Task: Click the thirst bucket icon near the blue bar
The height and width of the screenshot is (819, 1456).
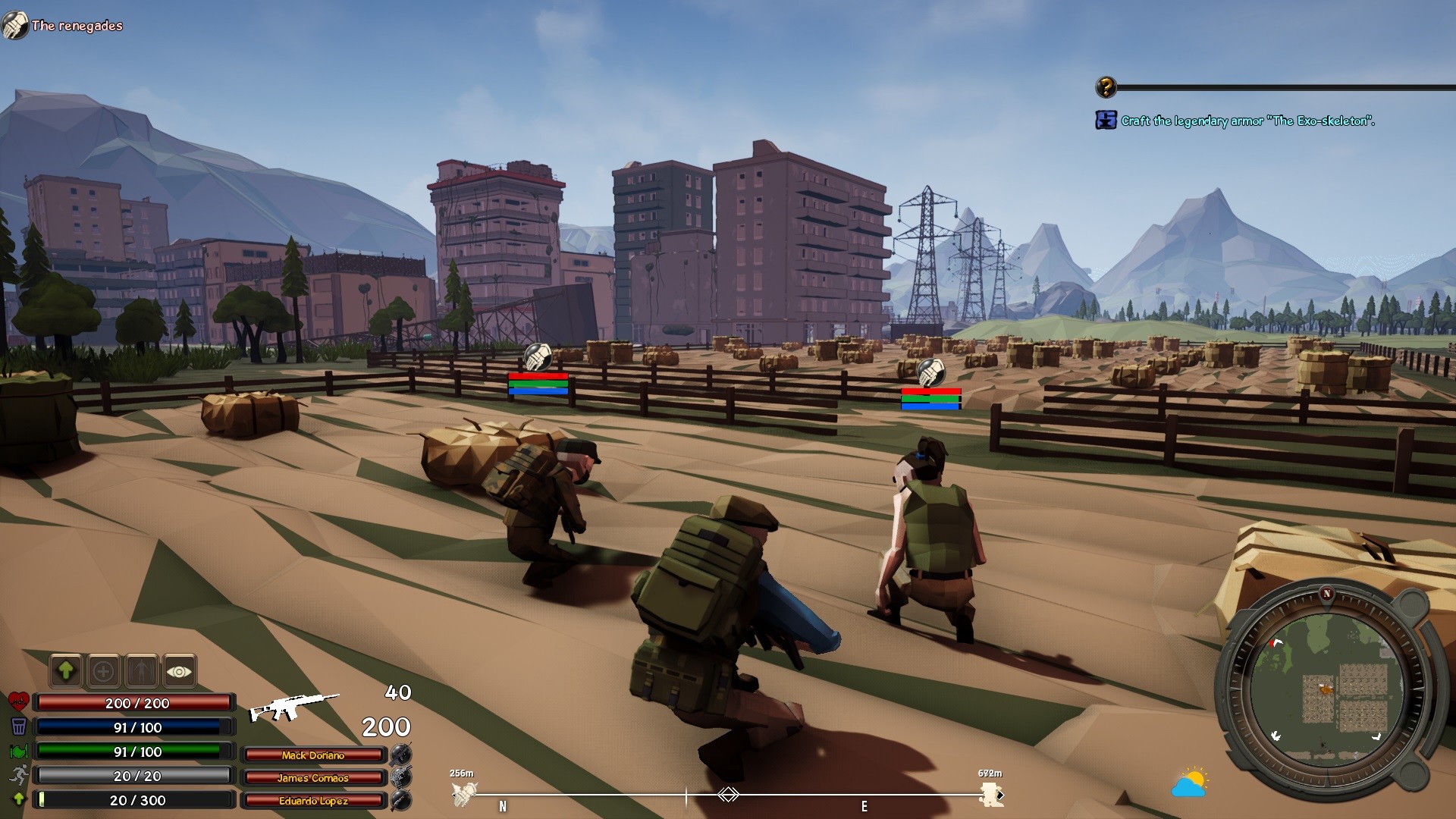Action: [x=17, y=726]
